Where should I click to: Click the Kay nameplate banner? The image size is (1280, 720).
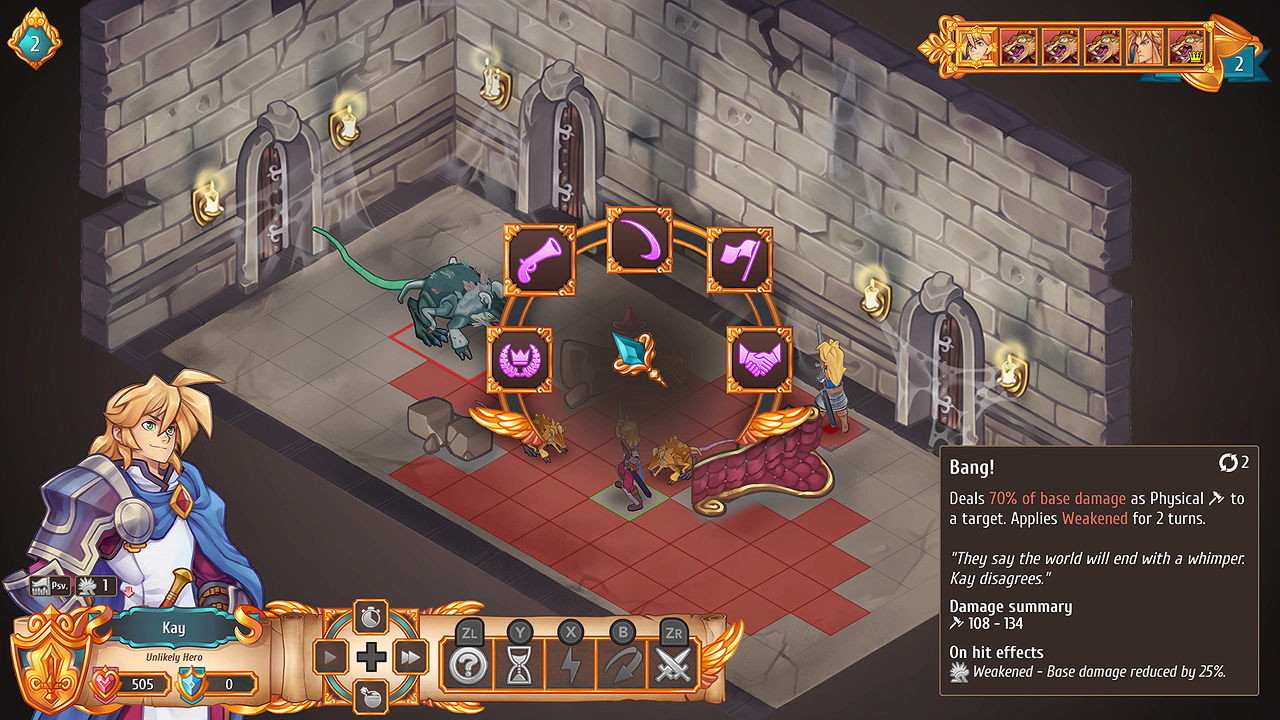point(176,628)
